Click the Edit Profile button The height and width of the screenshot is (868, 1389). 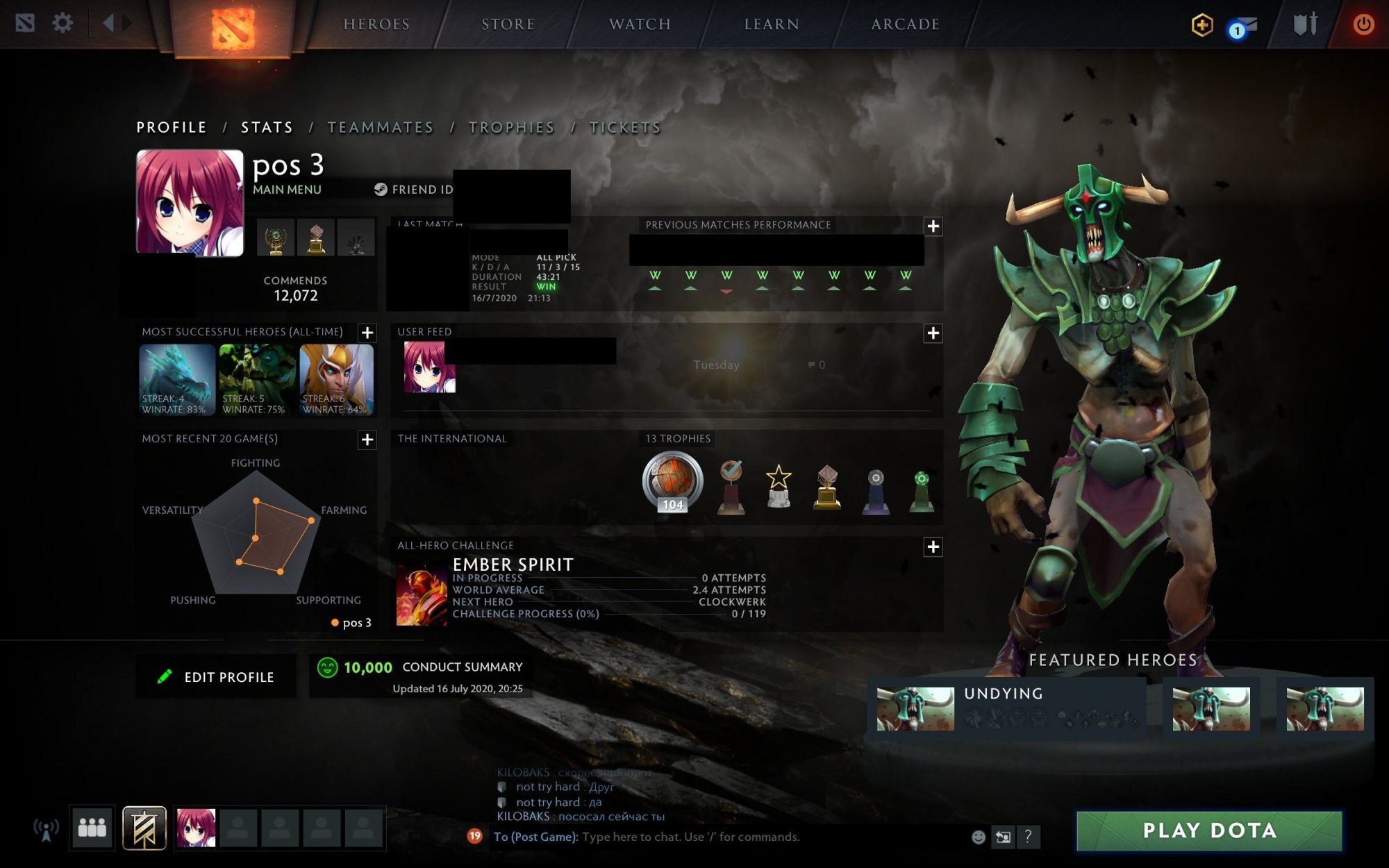pos(216,677)
